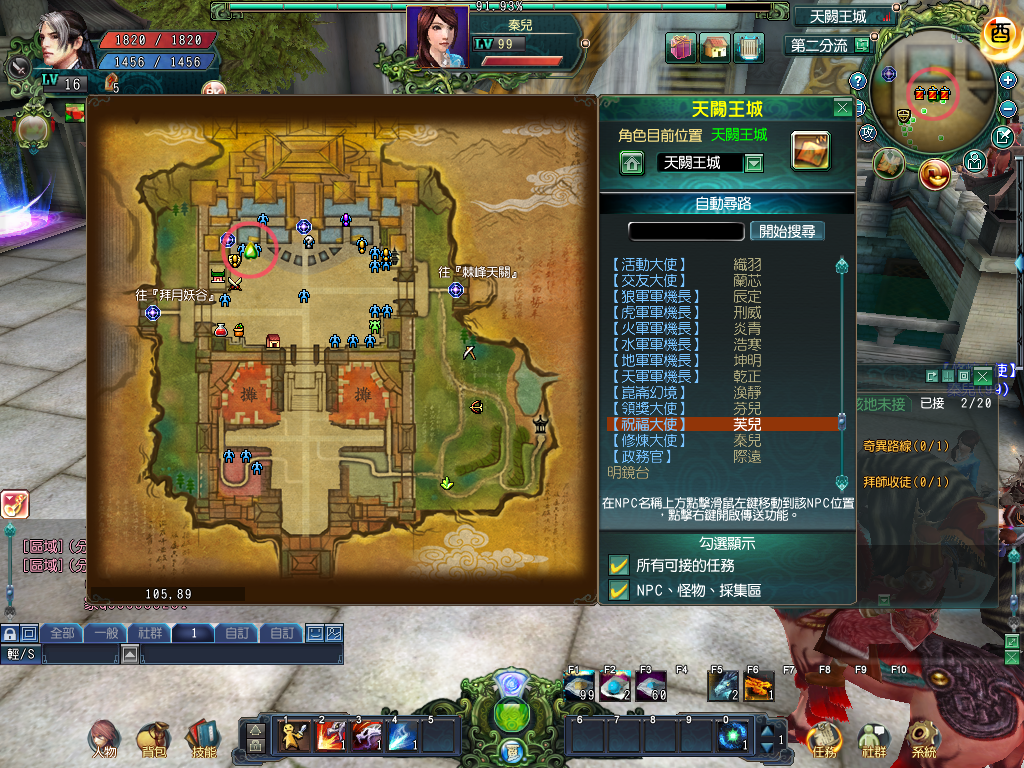Open the 天闕王城 map dropdown

click(755, 163)
